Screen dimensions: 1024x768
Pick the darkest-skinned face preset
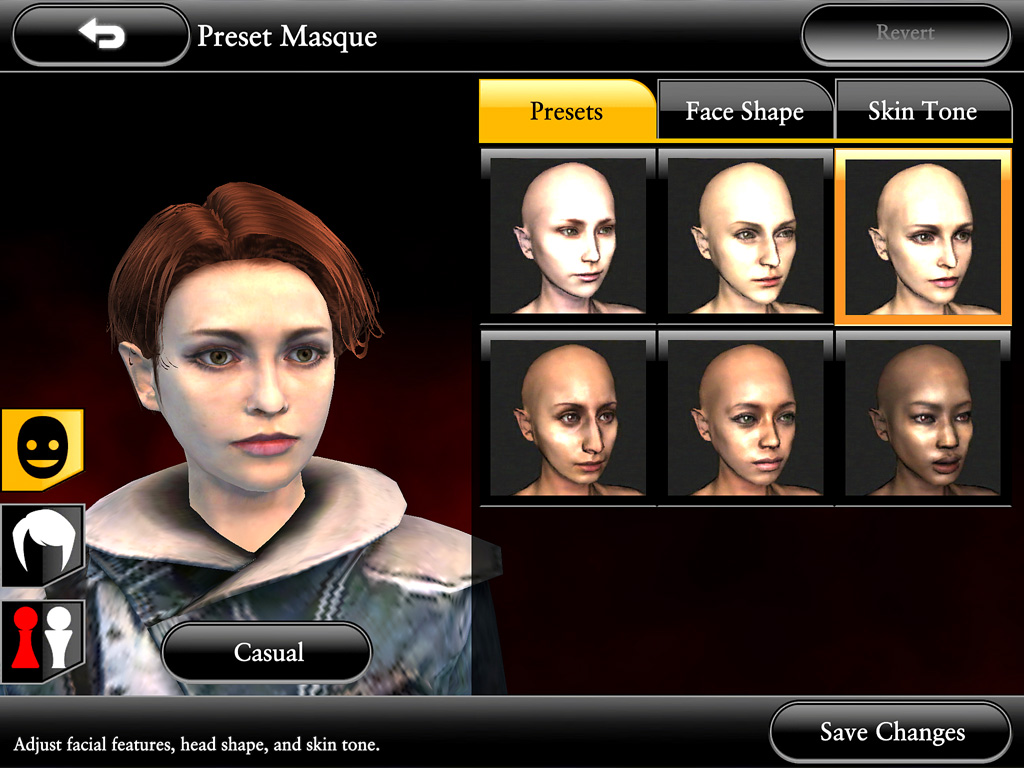(x=922, y=418)
